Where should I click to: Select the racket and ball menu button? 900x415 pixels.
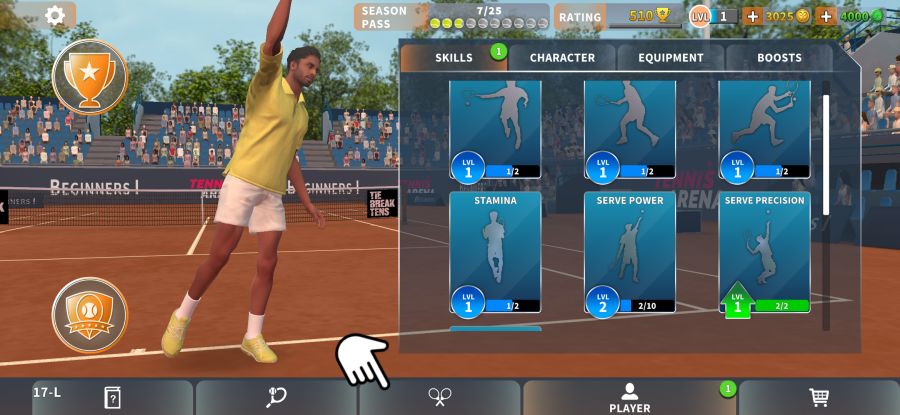[277, 398]
